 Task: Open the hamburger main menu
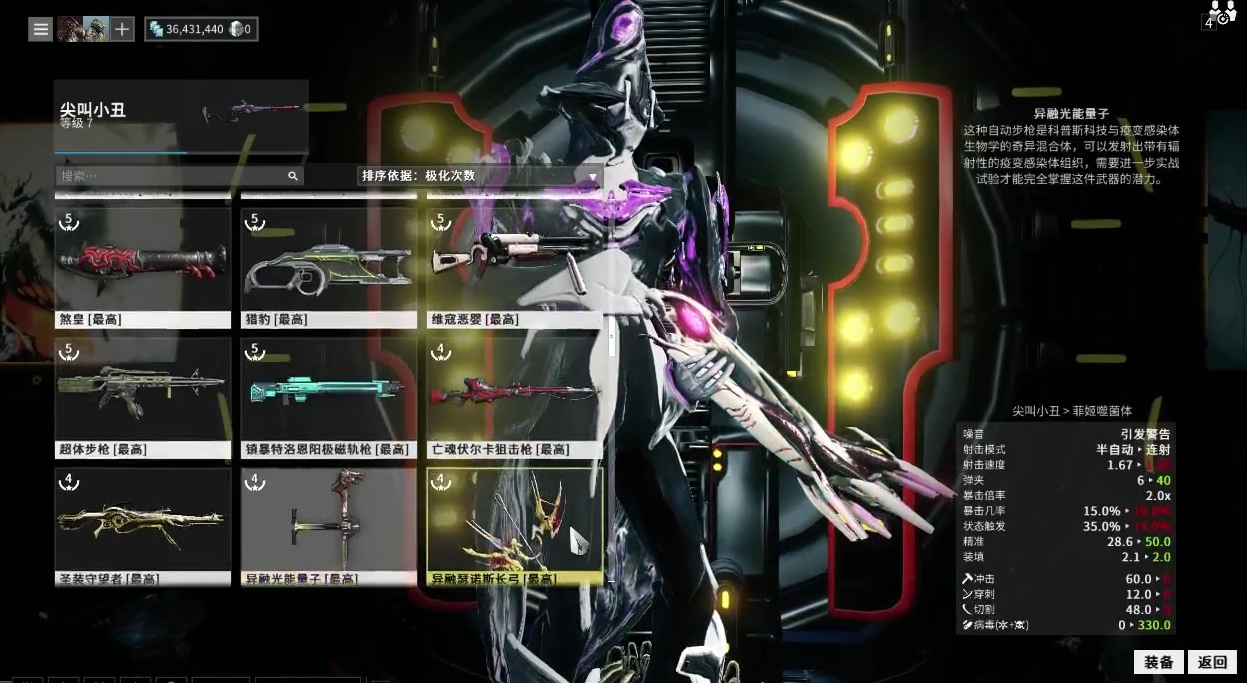[x=41, y=29]
